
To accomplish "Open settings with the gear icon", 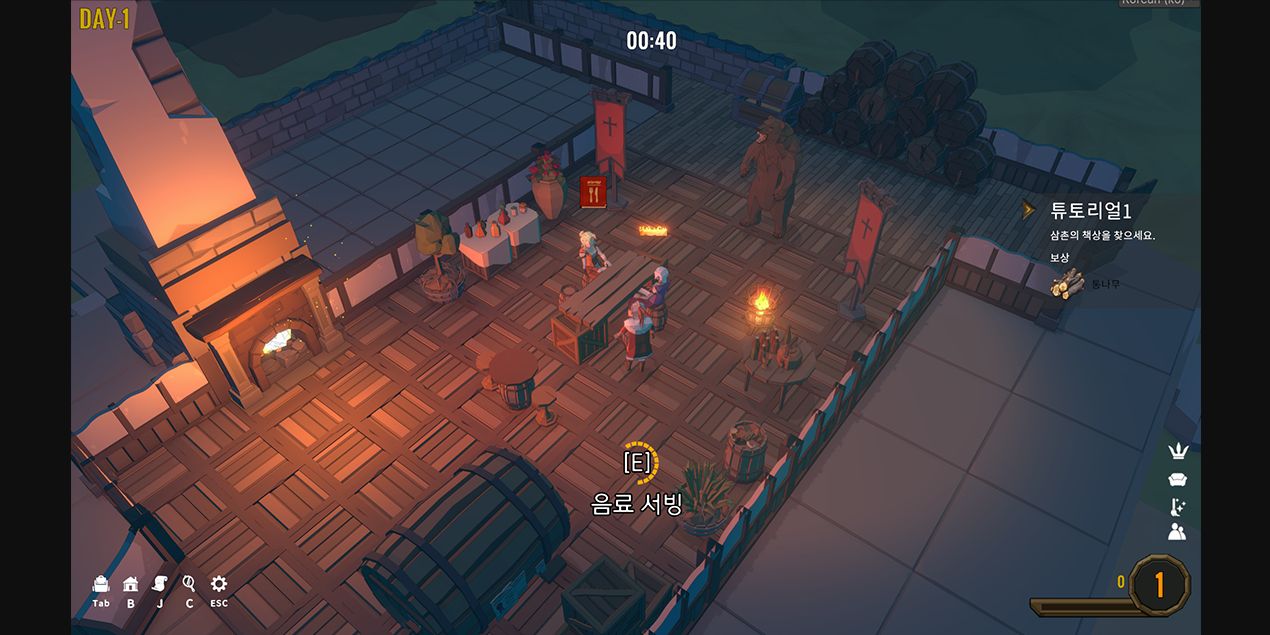I will click(x=219, y=584).
